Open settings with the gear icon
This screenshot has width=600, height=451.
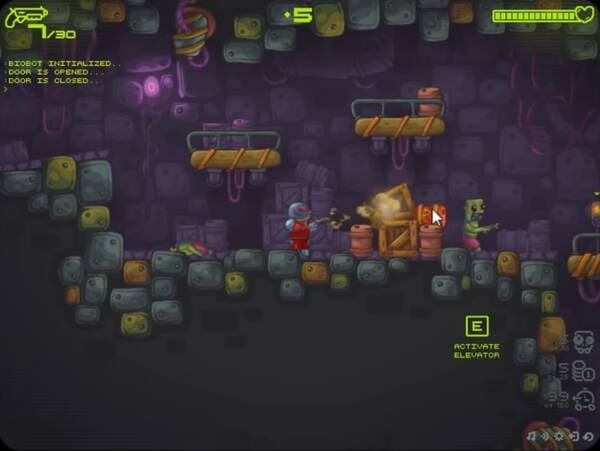[559, 437]
